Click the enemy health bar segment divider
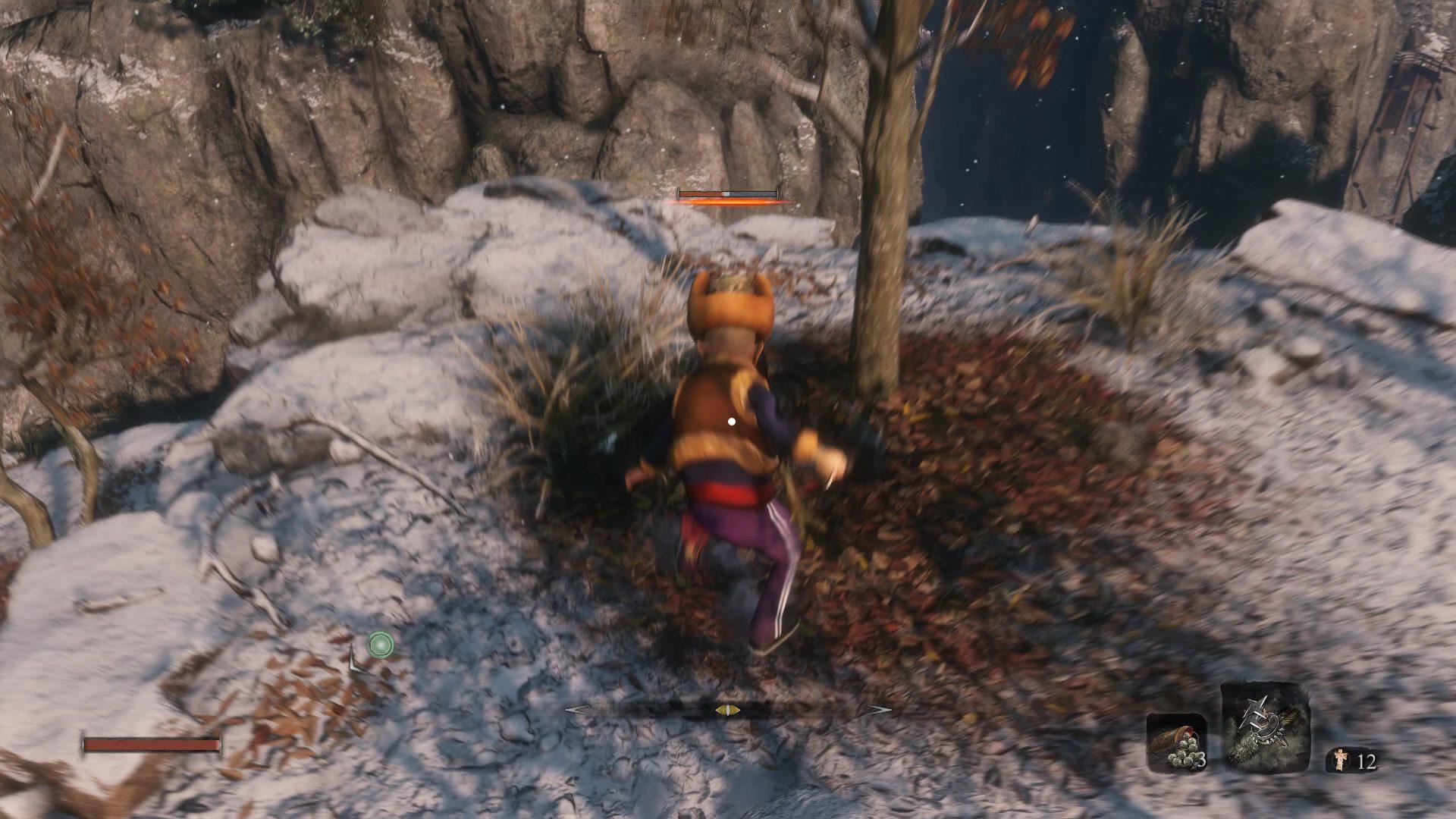 (x=728, y=192)
